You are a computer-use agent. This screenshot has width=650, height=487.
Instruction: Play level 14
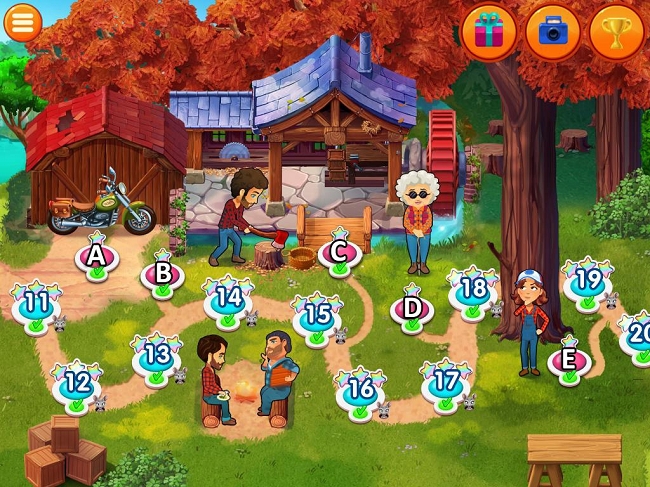click(228, 298)
